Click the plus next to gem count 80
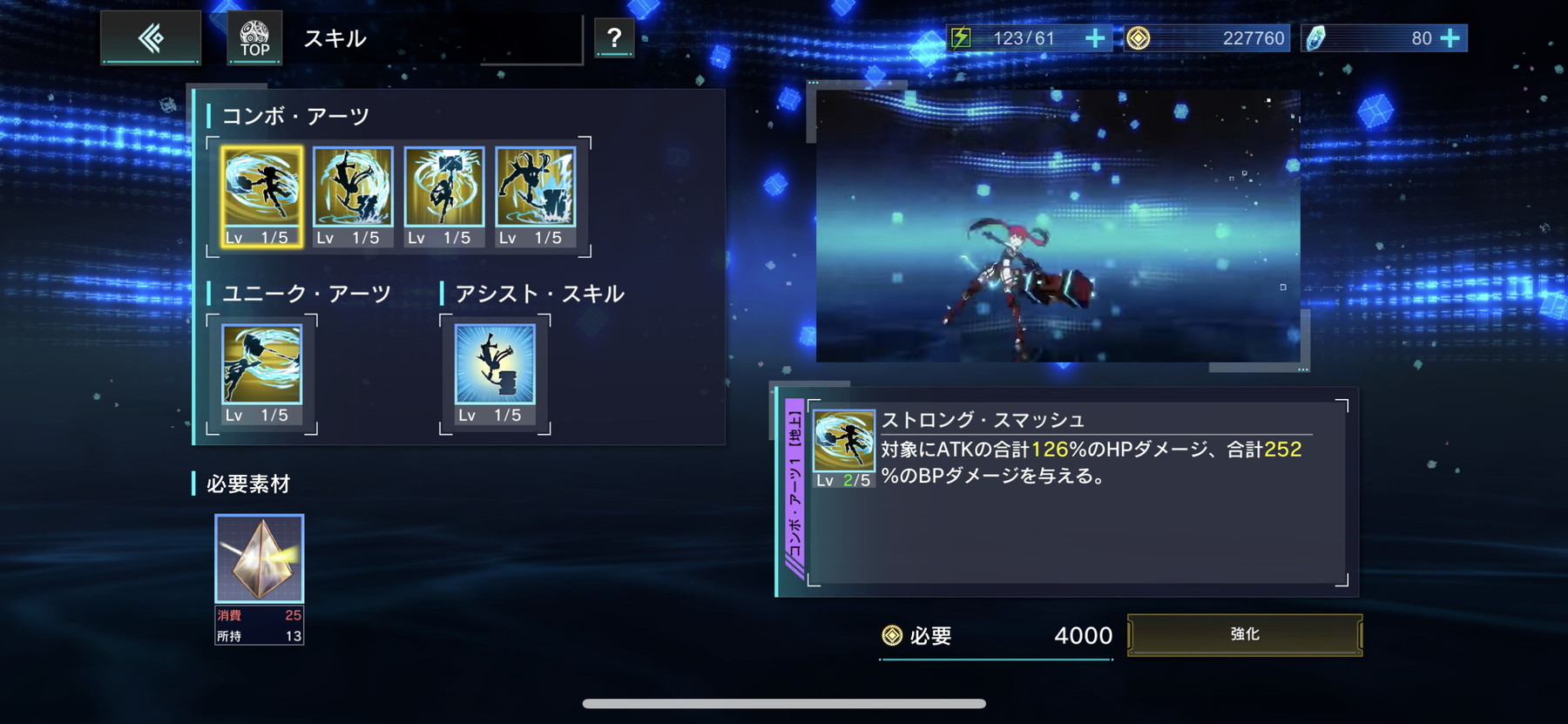Image resolution: width=1568 pixels, height=724 pixels. (x=1449, y=38)
